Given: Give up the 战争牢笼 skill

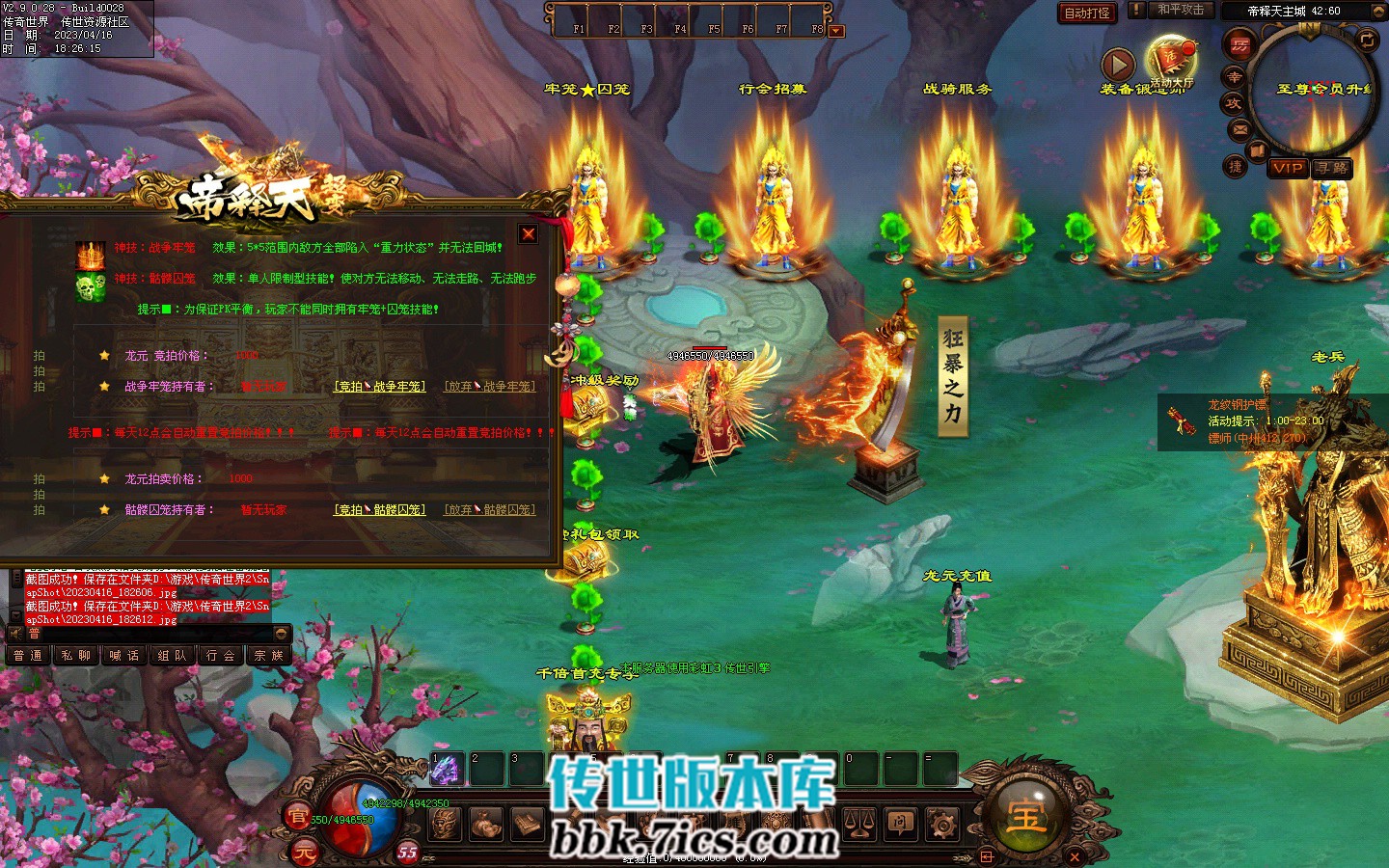Looking at the screenshot, I should click(x=490, y=387).
